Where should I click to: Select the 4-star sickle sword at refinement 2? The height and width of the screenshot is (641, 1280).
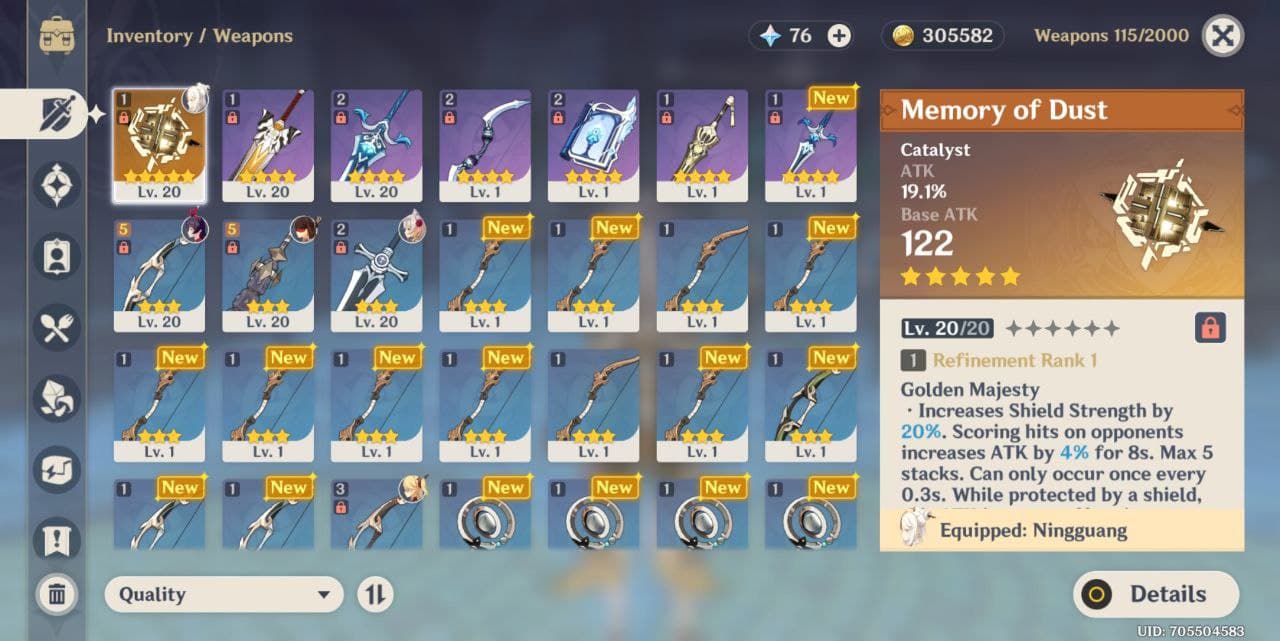click(x=485, y=145)
